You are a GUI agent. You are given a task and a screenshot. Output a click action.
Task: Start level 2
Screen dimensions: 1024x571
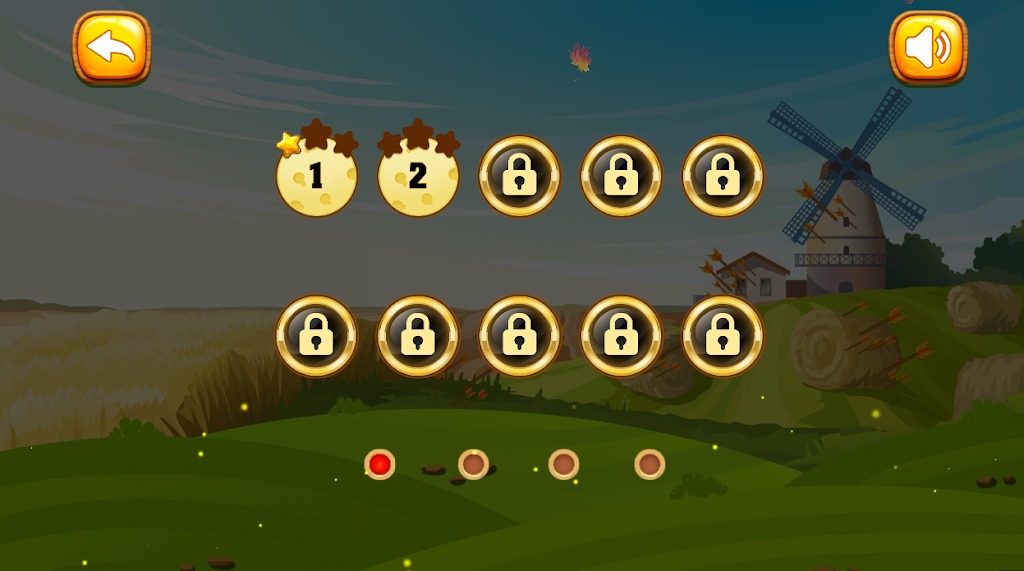[418, 177]
